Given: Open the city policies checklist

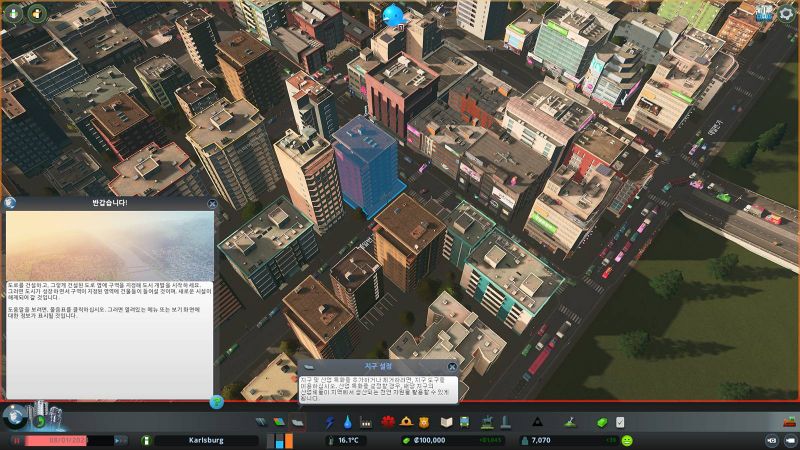Looking at the screenshot, I should (620, 422).
